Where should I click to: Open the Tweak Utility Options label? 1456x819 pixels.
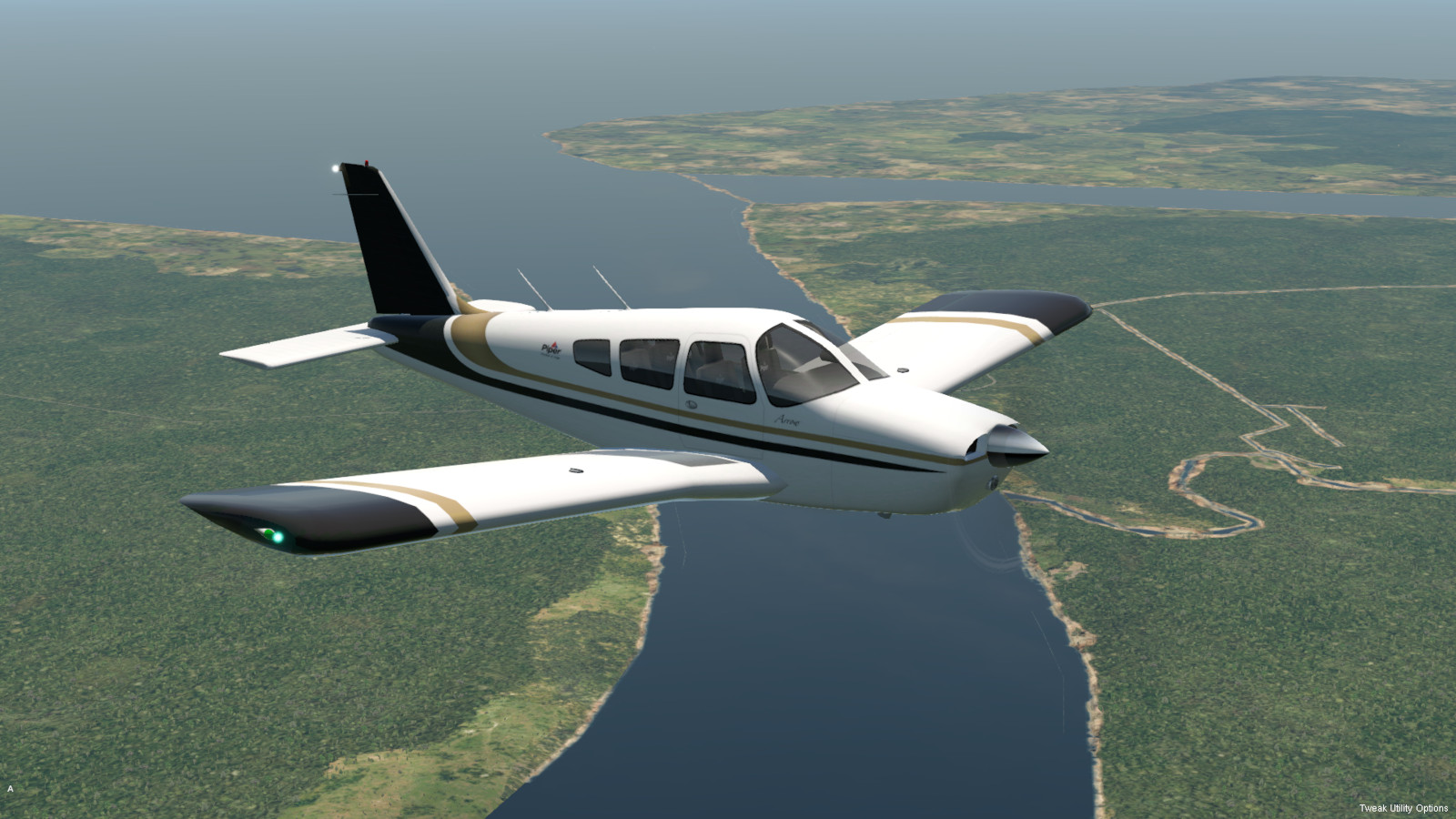click(1403, 808)
